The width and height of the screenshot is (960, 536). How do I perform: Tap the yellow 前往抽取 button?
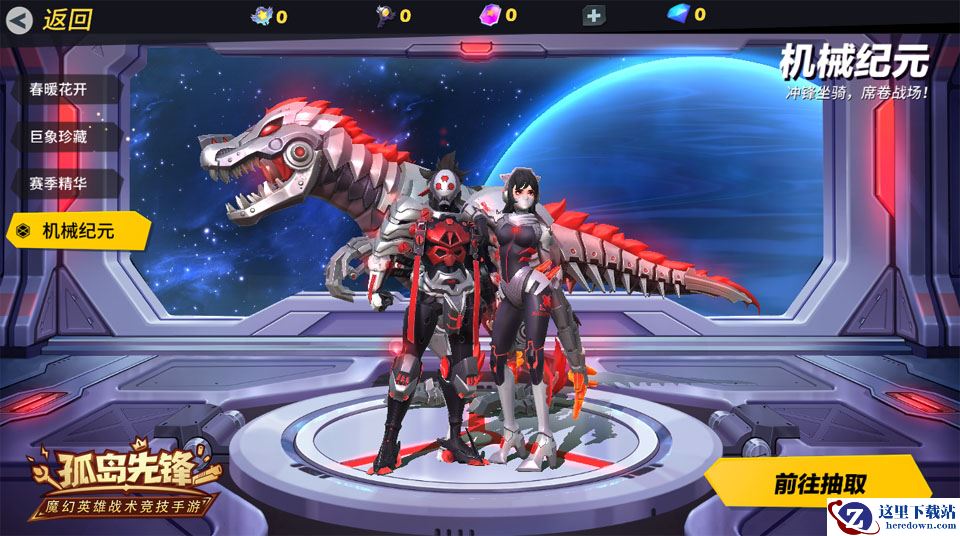click(x=818, y=483)
